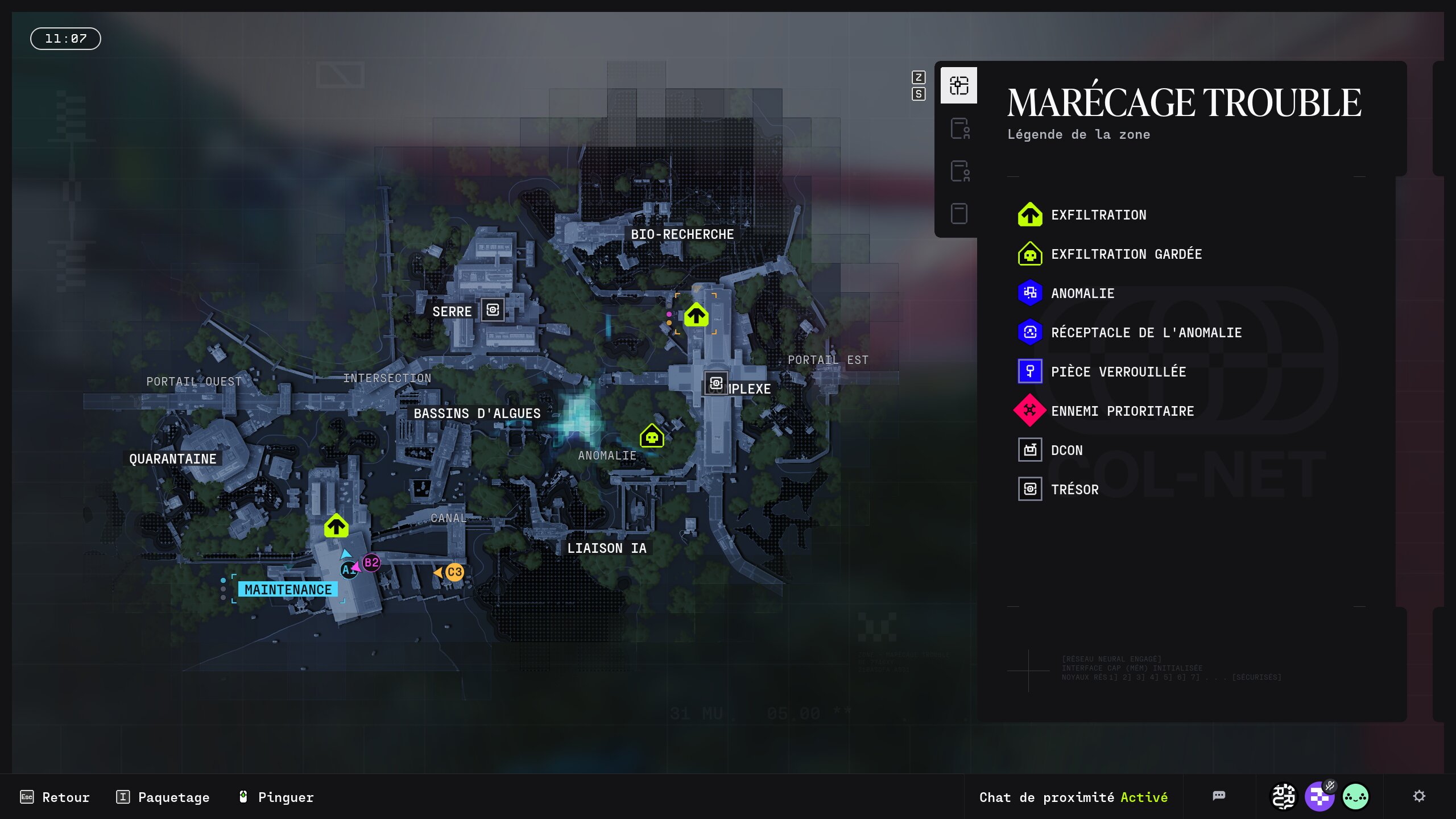The width and height of the screenshot is (1456, 819).
Task: Click the TRÉSOR legend icon
Action: (1029, 489)
